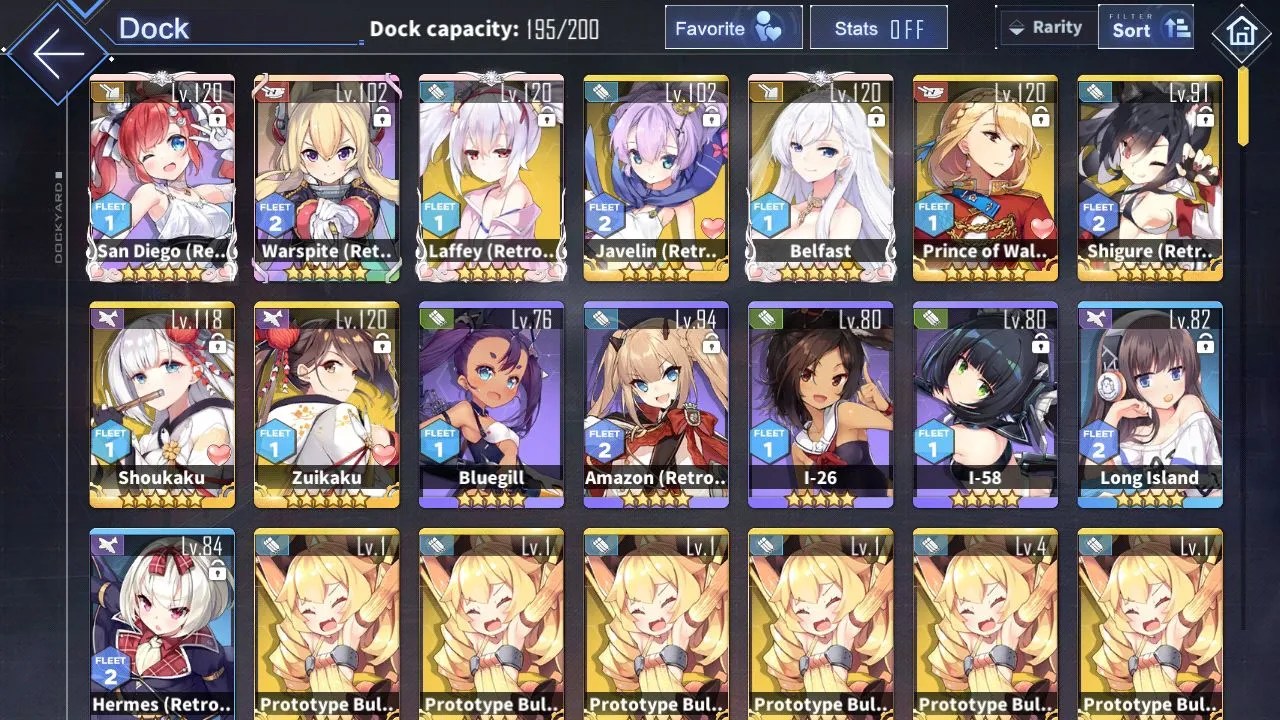Open the Zuikaku ship card
Viewport: 1280px width, 720px height.
click(x=327, y=404)
